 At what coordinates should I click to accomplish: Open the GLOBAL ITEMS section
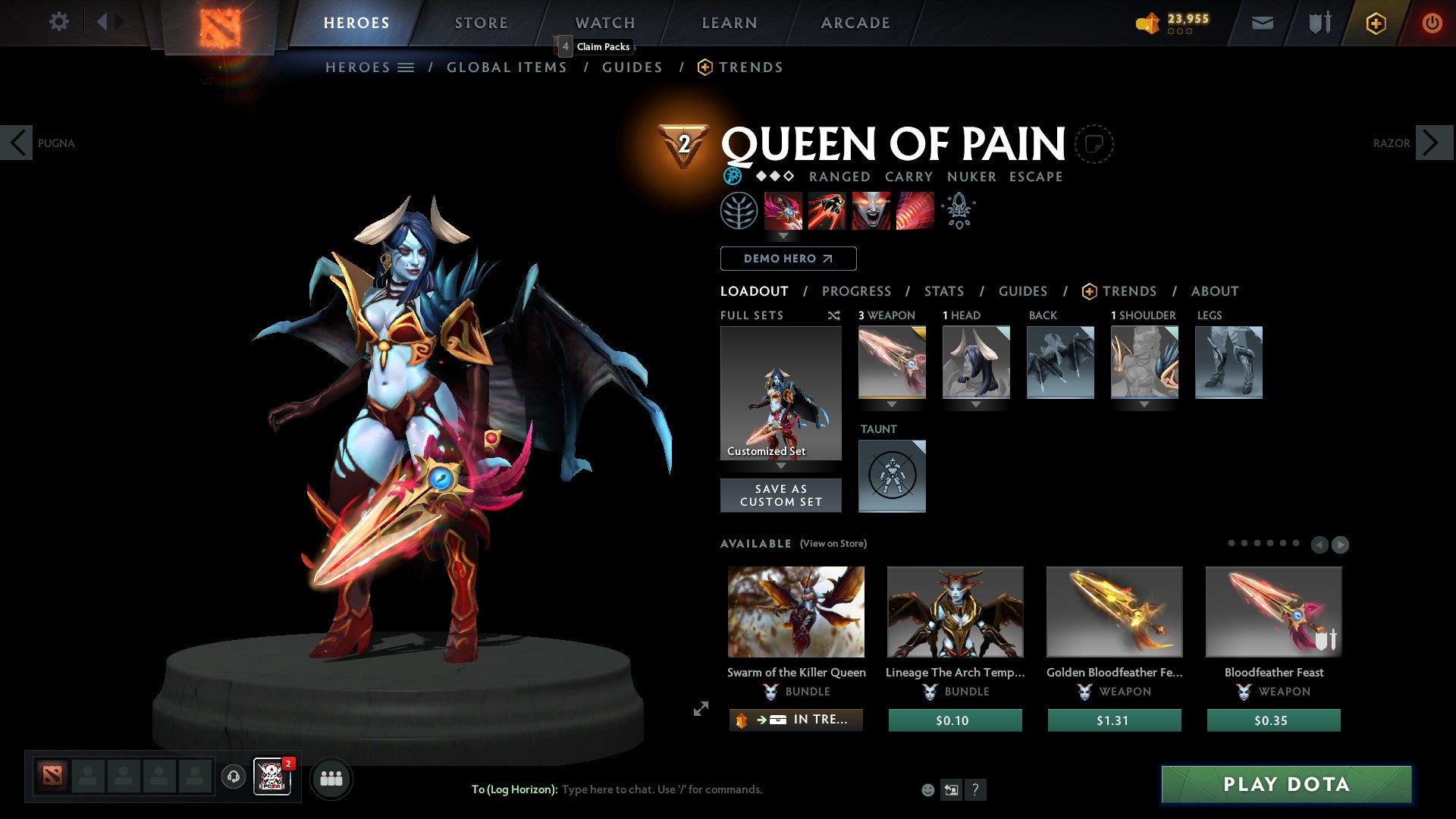[x=507, y=67]
